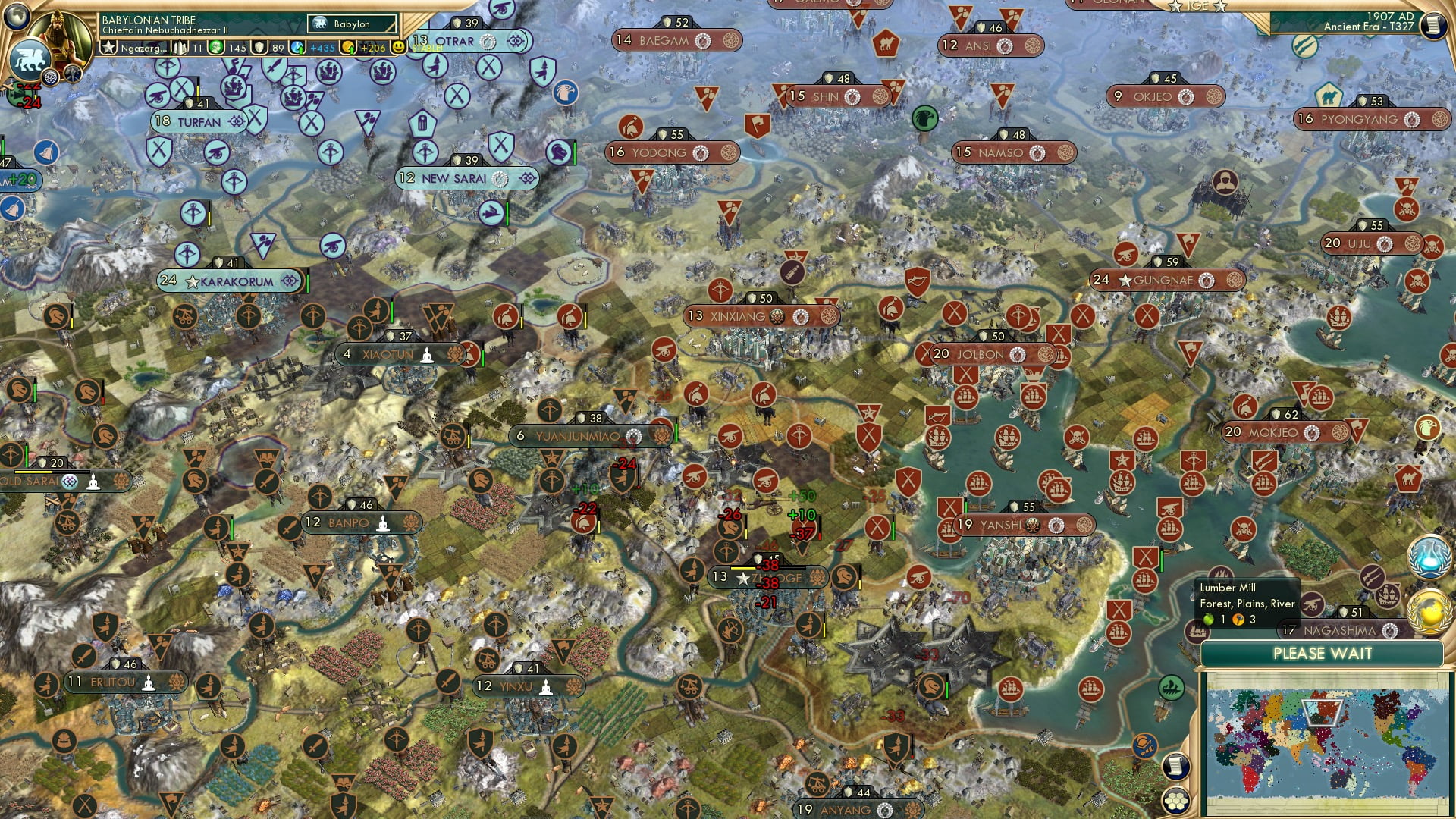Click the gold coin icon showing +206
Image resolution: width=1456 pixels, height=819 pixels.
click(x=347, y=49)
